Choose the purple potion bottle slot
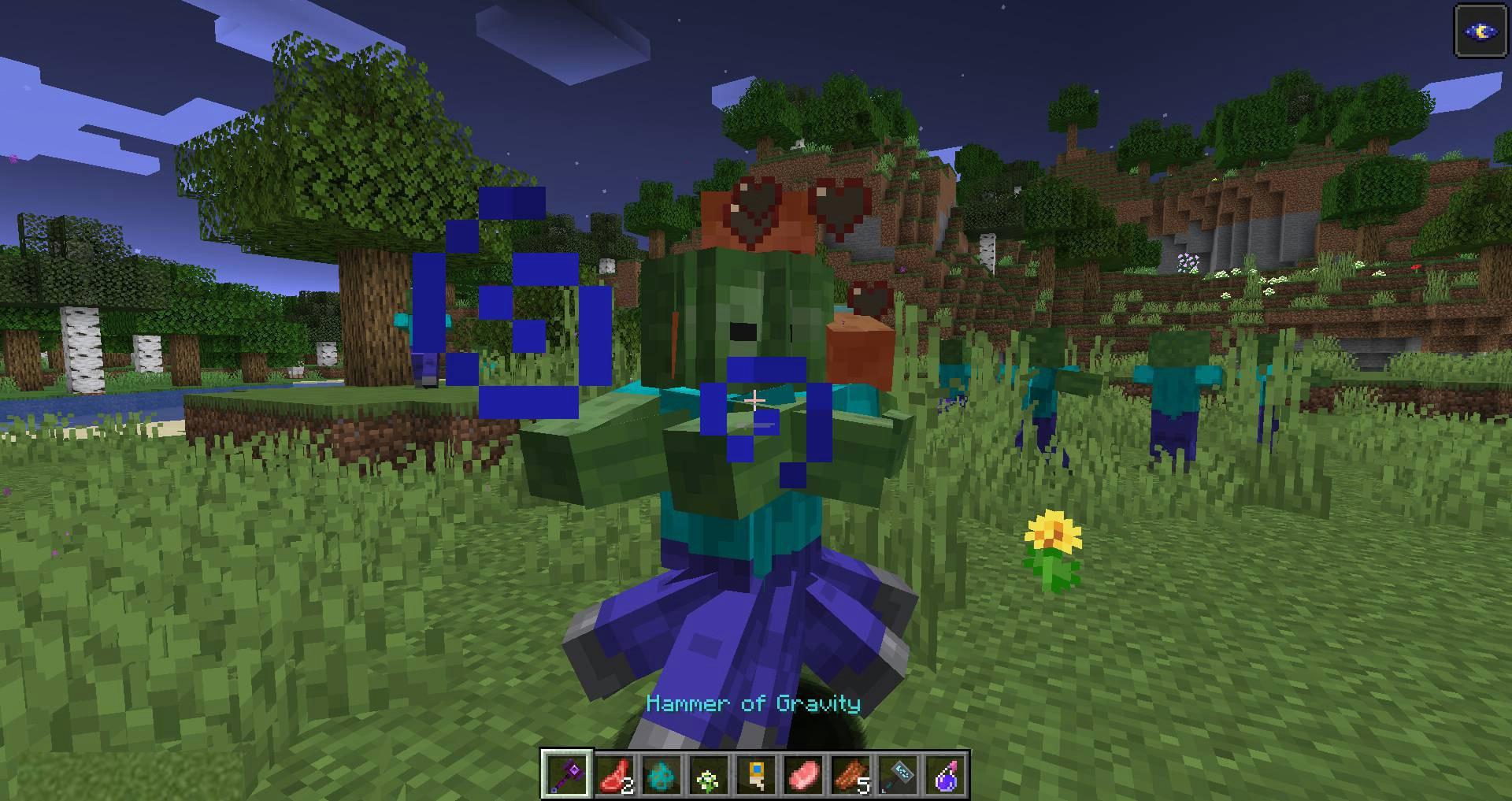Viewport: 1512px width, 801px height. 945,774
